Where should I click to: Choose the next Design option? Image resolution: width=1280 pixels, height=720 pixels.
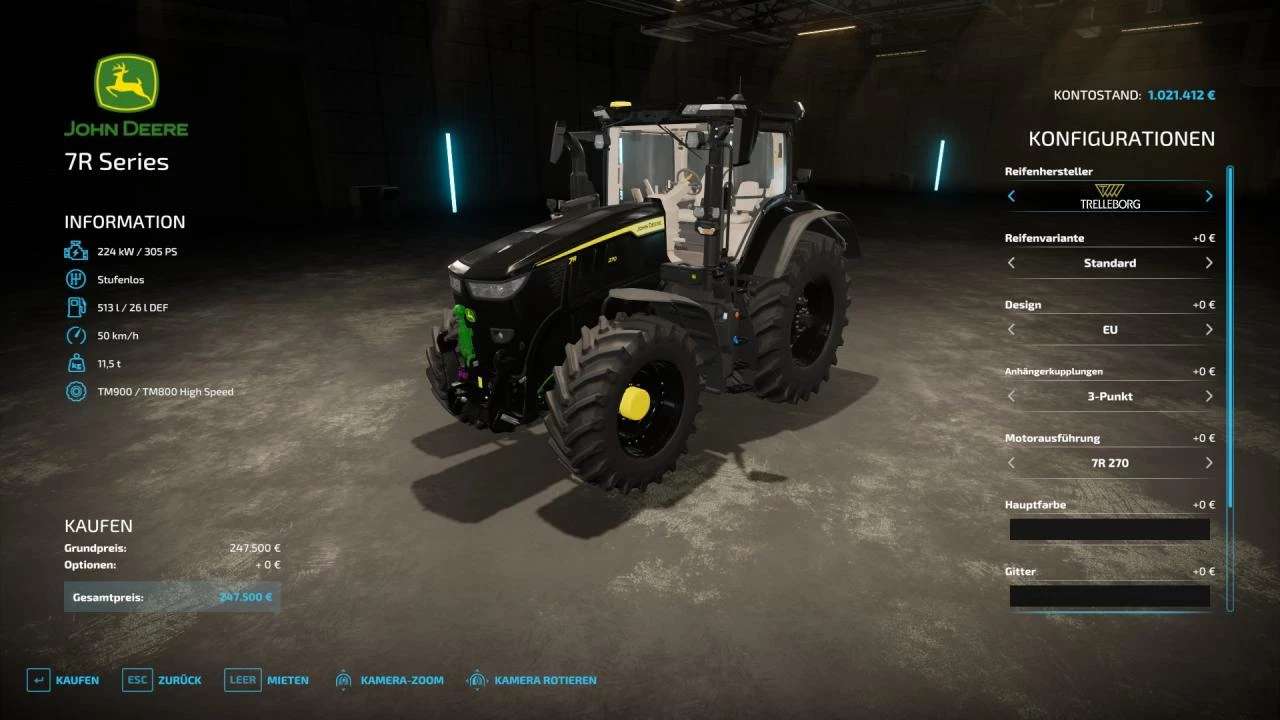coord(1208,329)
